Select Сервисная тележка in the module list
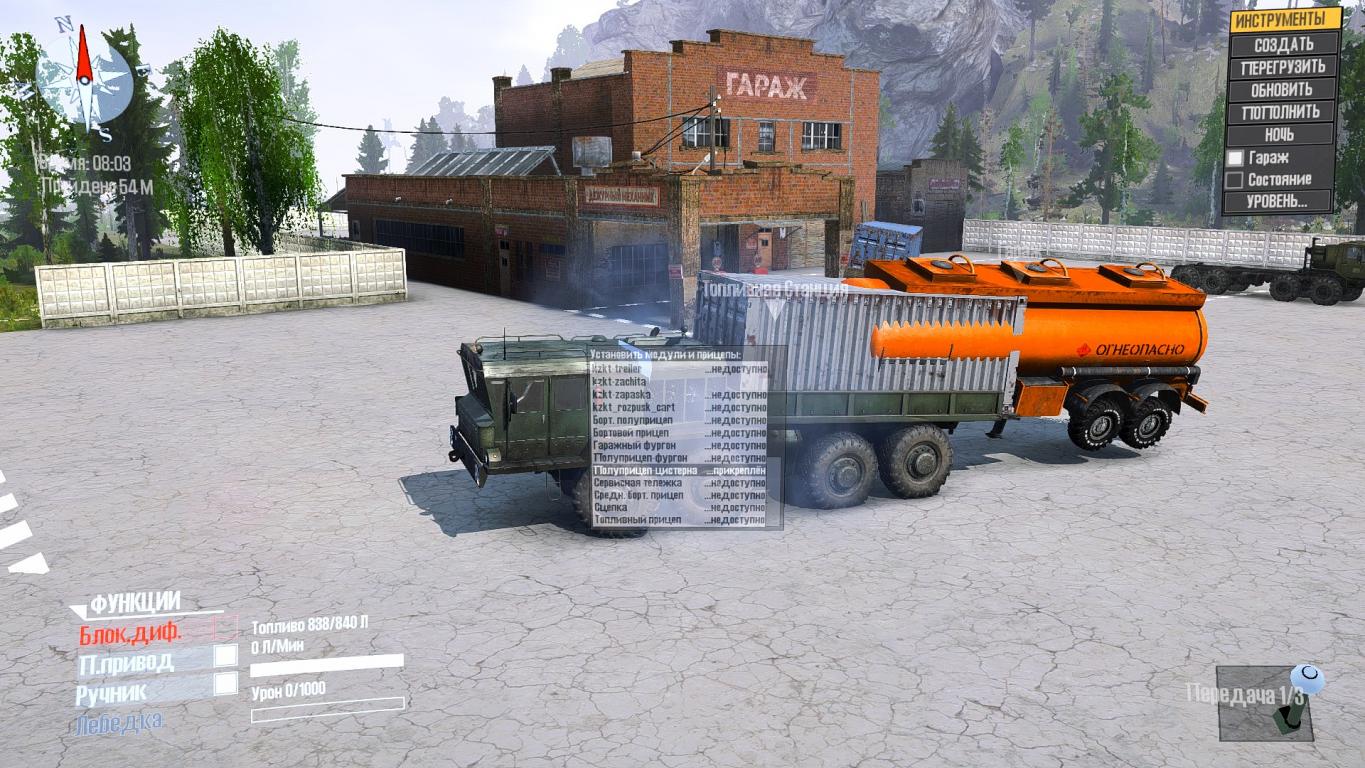 coord(679,482)
